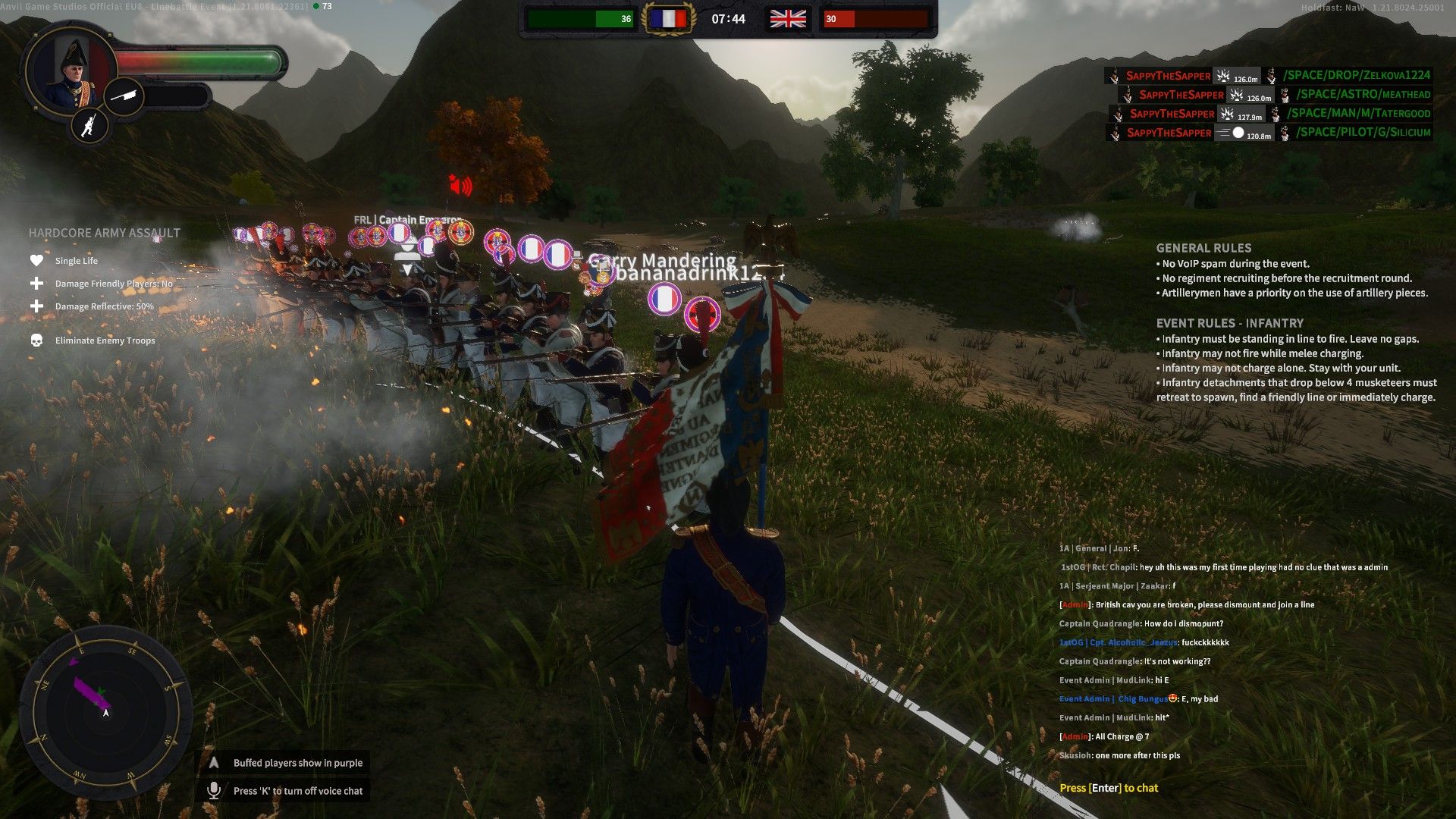Viewport: 1456px width, 819px height.
Task: Click the microphone voice chat icon
Action: pos(214,790)
